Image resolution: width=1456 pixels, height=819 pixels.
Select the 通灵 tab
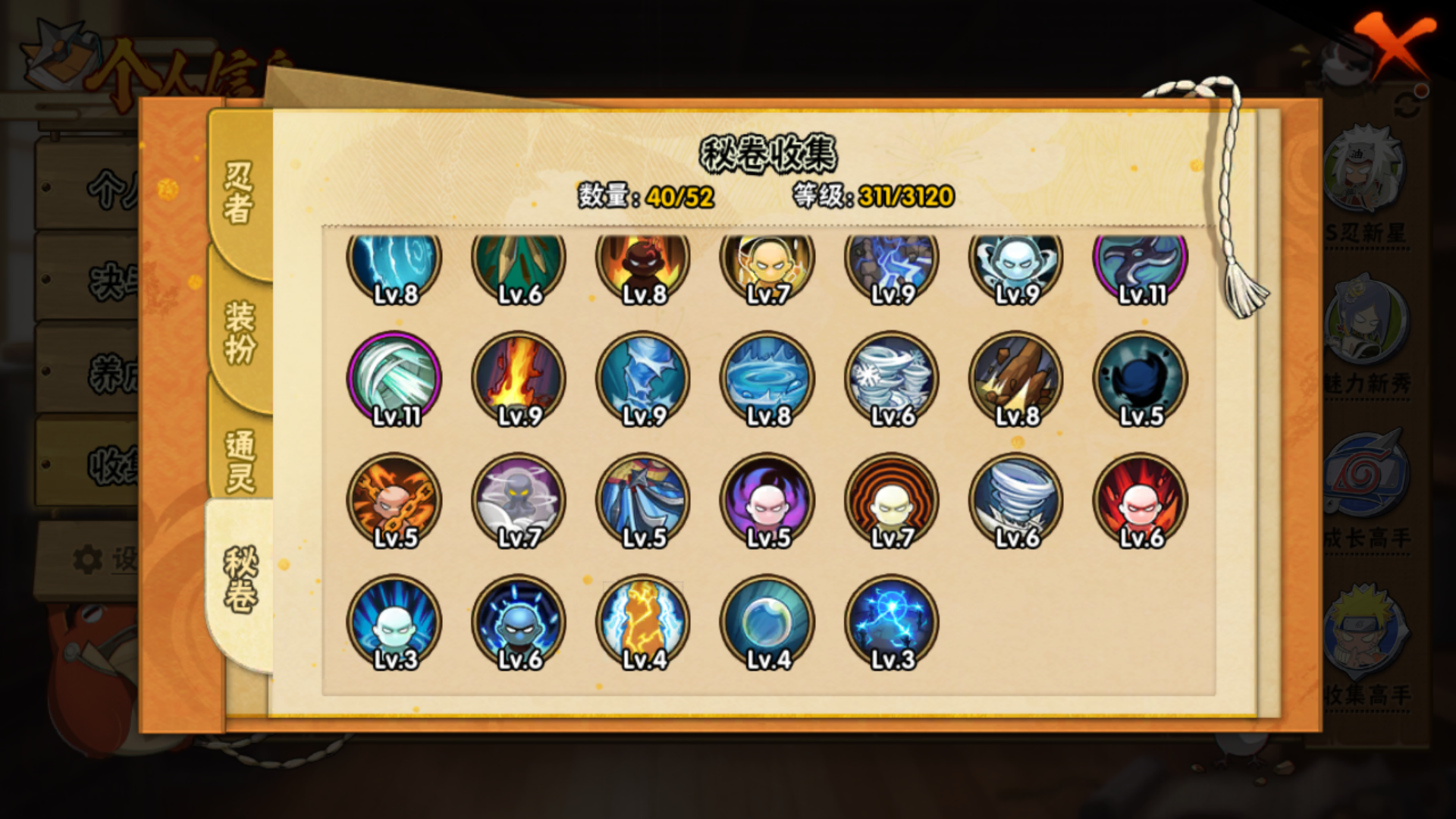coord(238,461)
